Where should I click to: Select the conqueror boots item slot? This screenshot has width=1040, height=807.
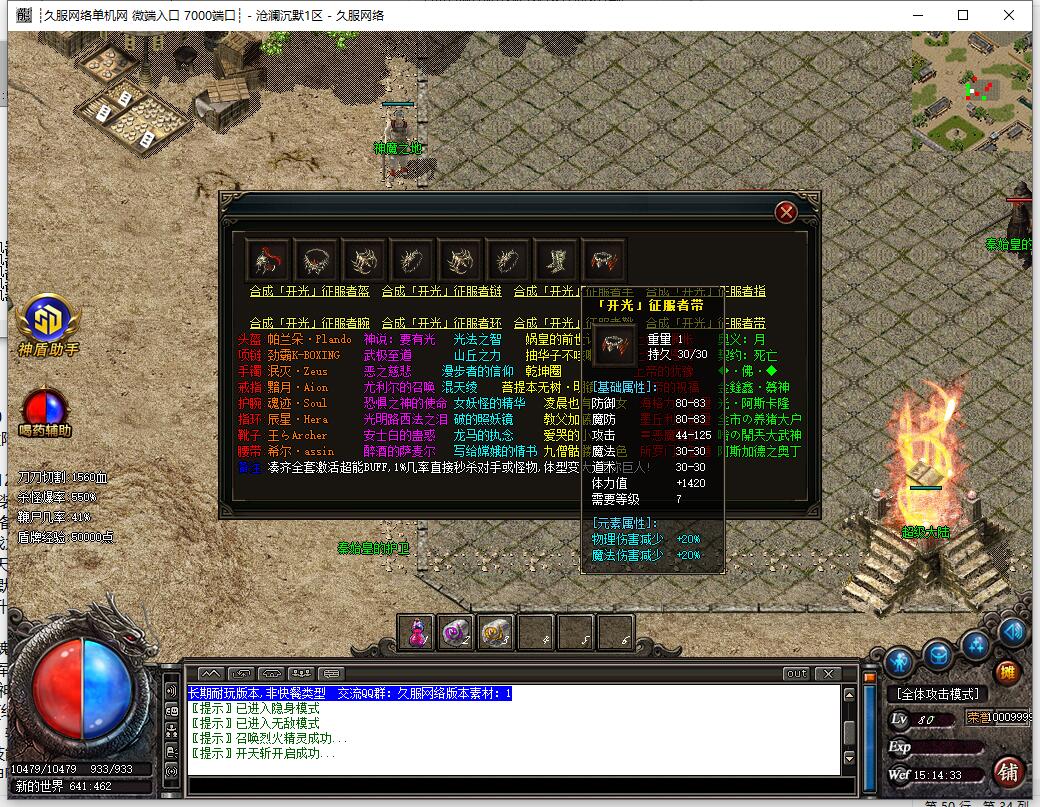556,259
